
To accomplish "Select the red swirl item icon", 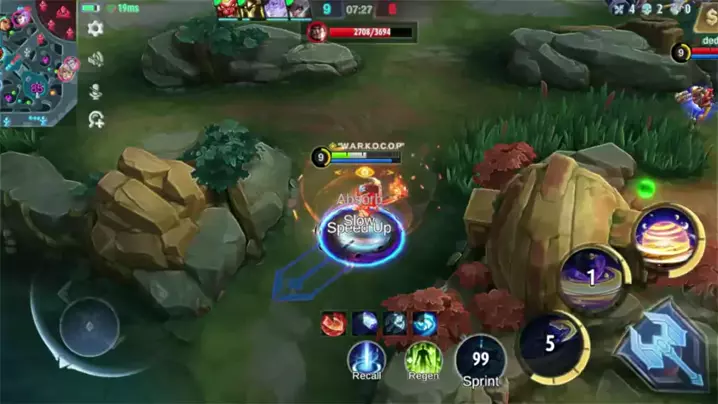I will coord(334,324).
